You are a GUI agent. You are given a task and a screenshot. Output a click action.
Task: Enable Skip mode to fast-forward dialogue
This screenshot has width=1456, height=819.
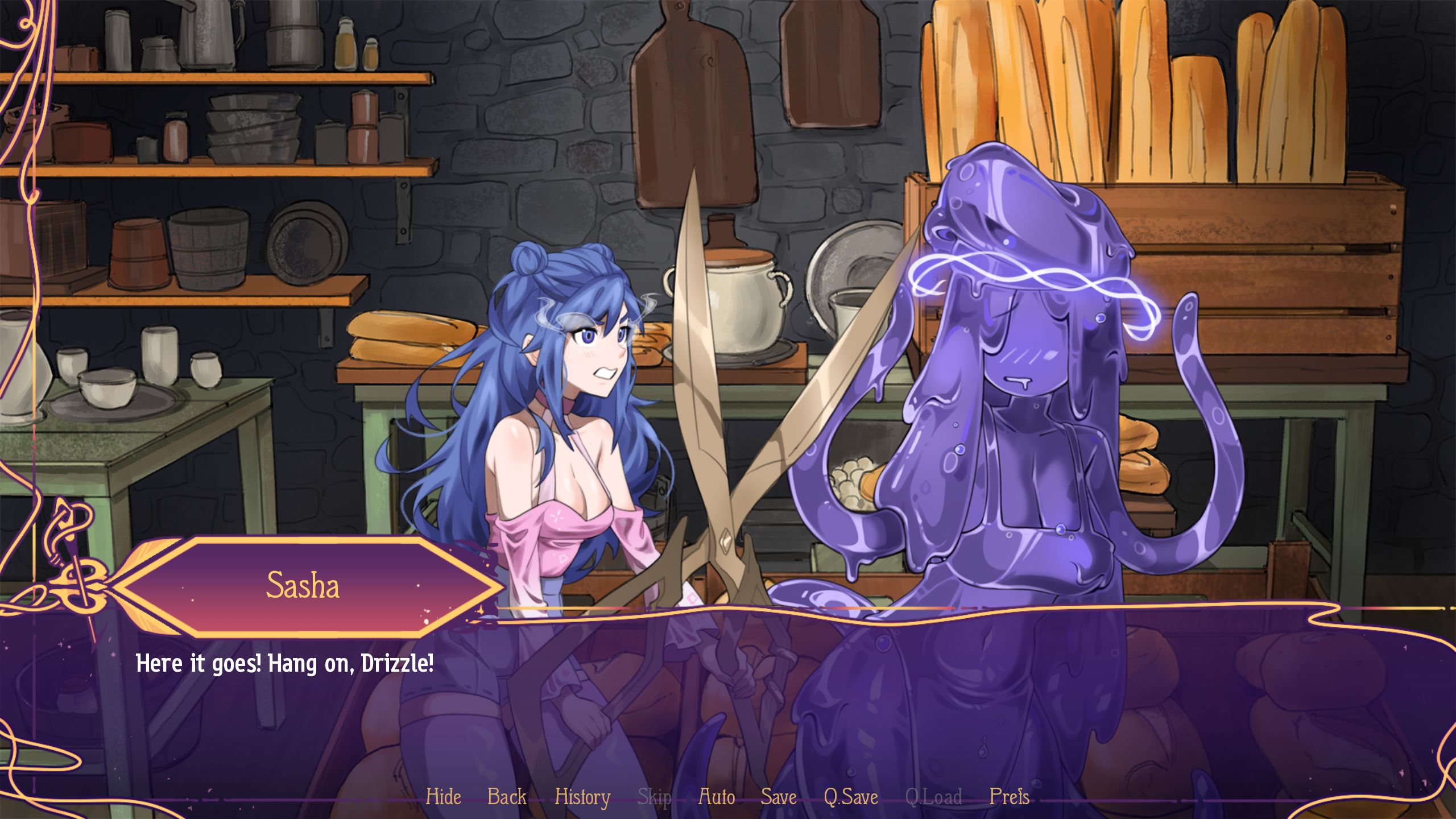click(655, 797)
